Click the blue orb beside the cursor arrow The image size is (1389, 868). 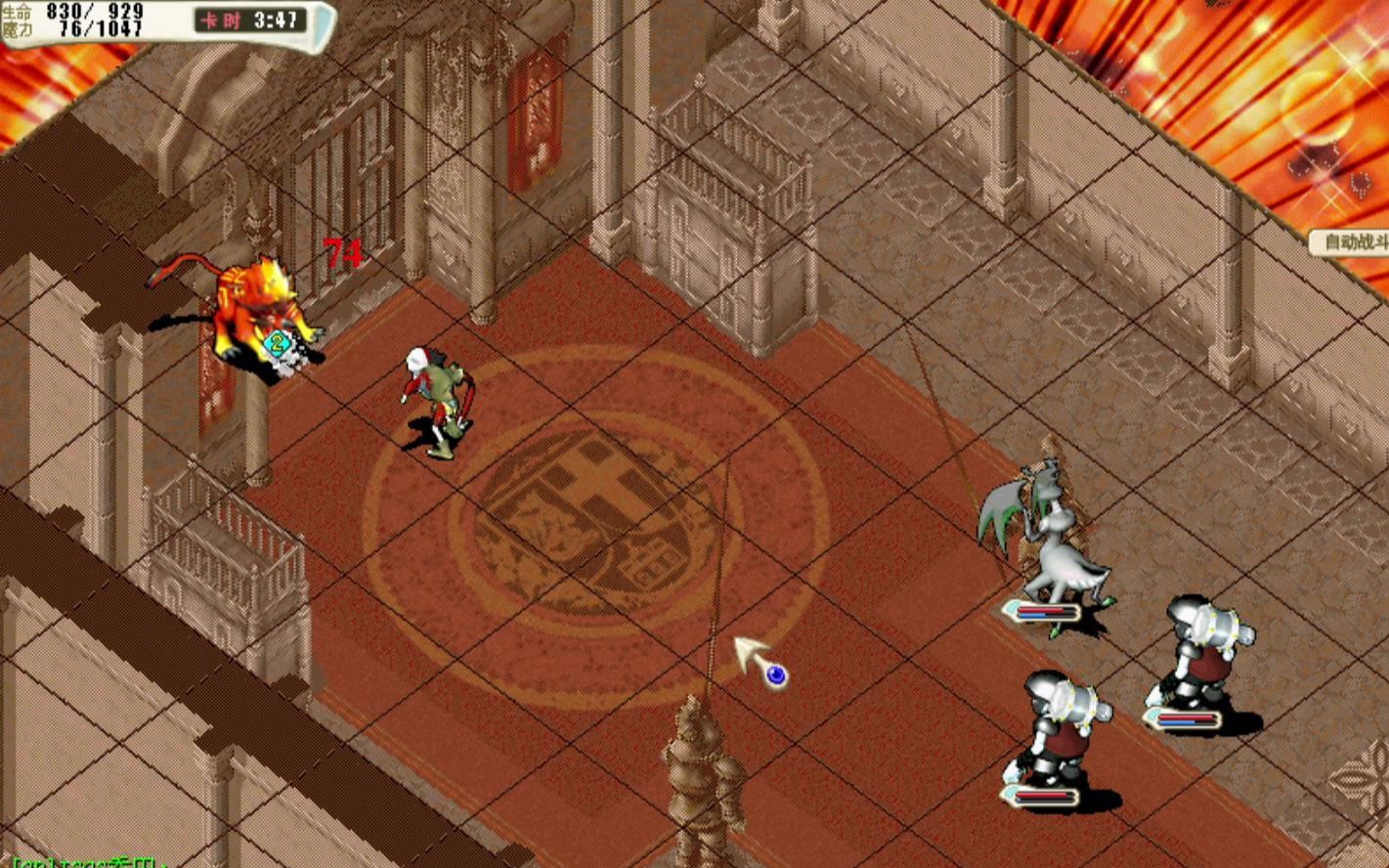774,674
